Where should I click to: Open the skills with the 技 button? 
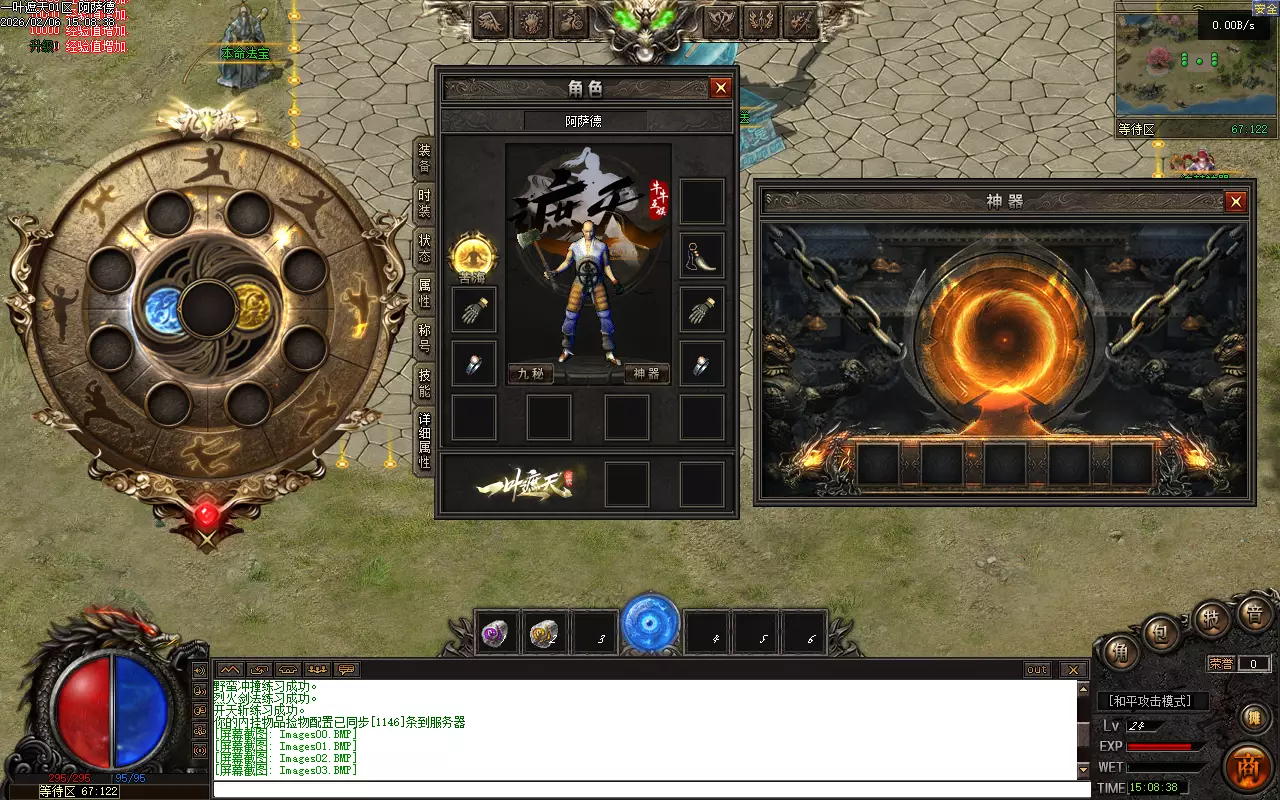click(x=1212, y=619)
